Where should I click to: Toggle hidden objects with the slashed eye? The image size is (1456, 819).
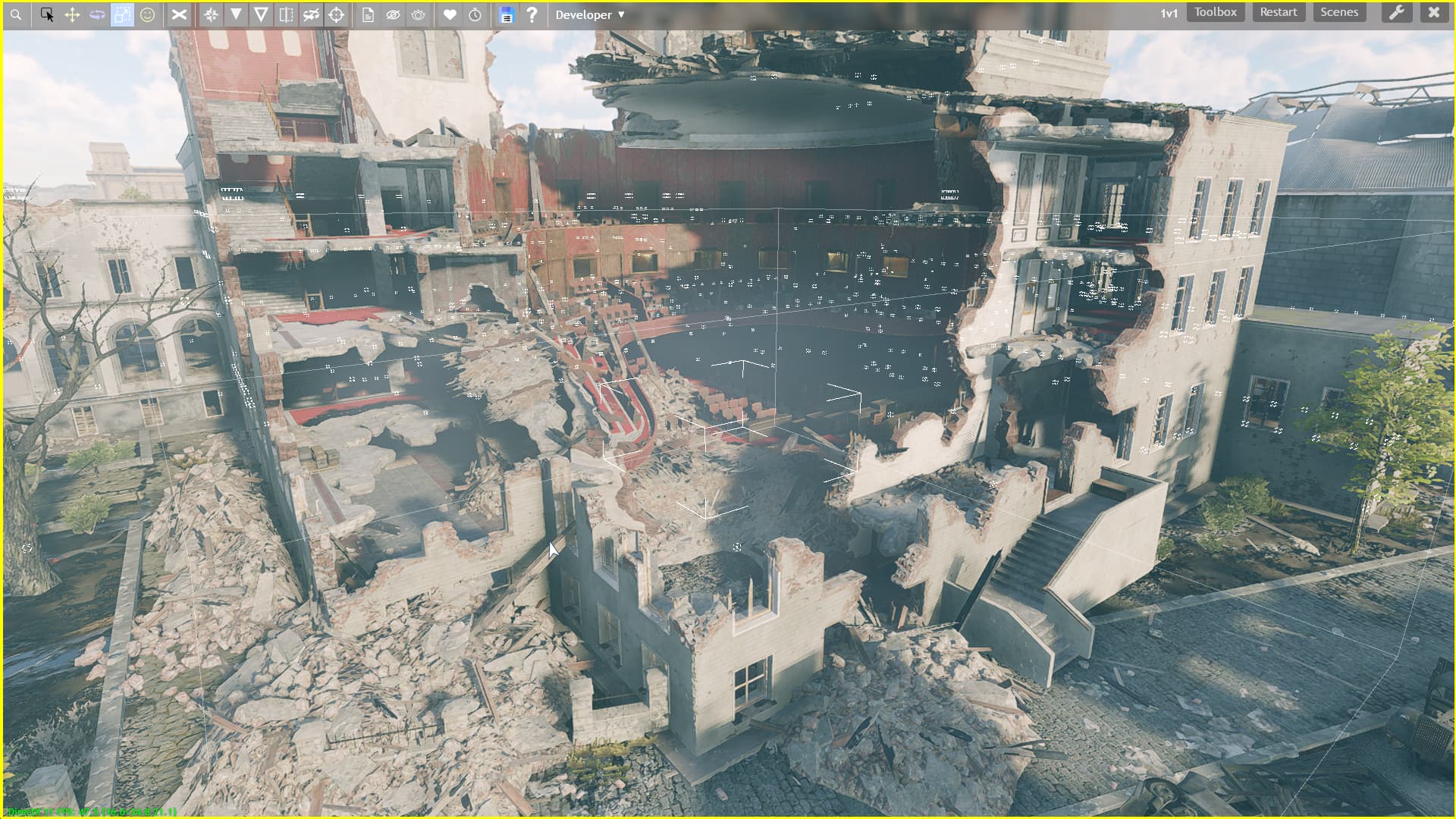(393, 14)
